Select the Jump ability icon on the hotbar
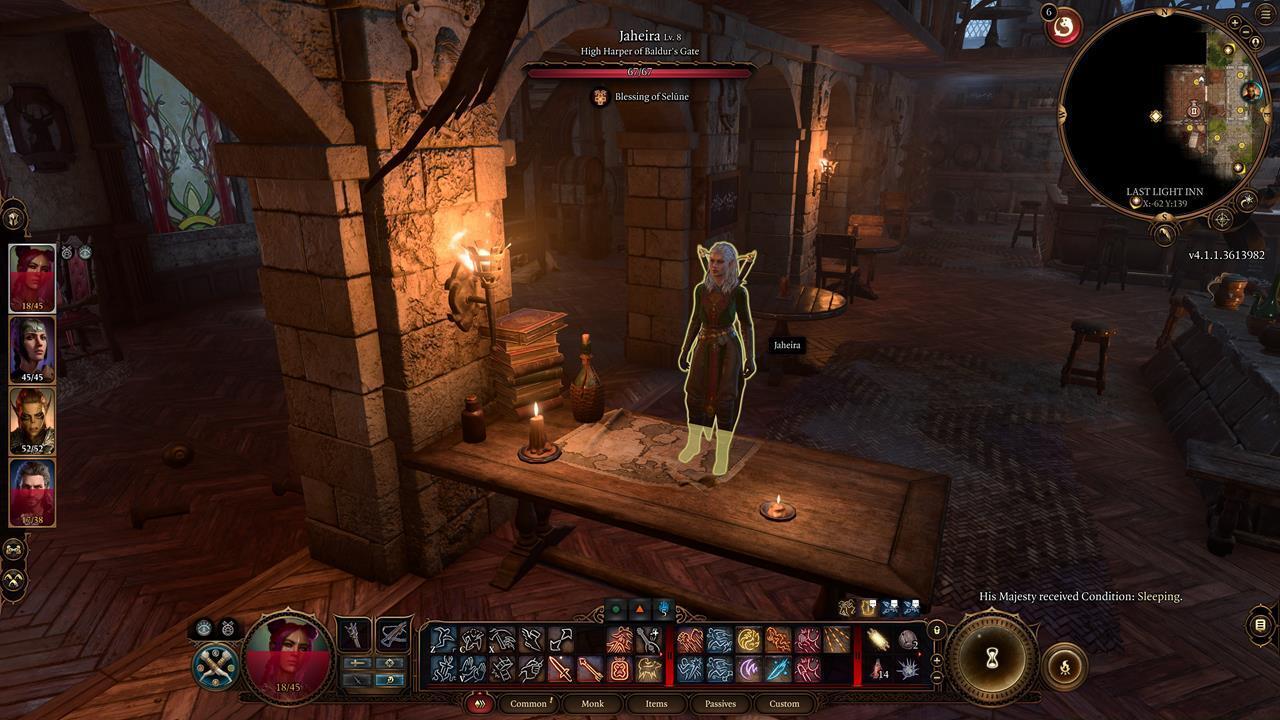The height and width of the screenshot is (720, 1280). pos(441,639)
